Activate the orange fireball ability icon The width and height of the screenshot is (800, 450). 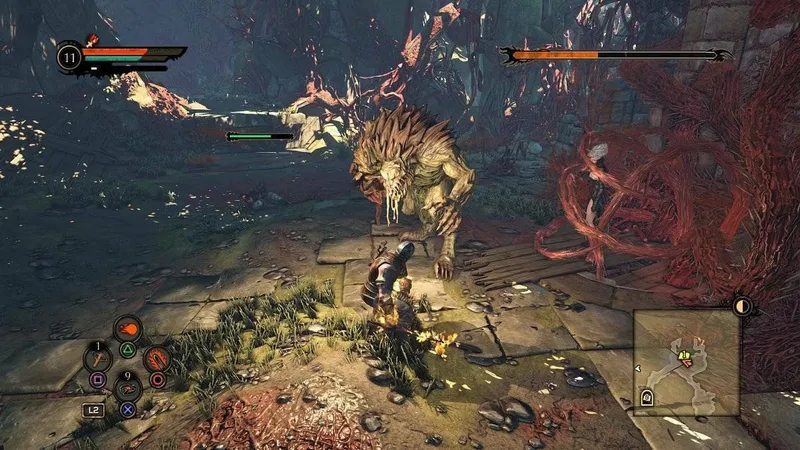click(128, 329)
